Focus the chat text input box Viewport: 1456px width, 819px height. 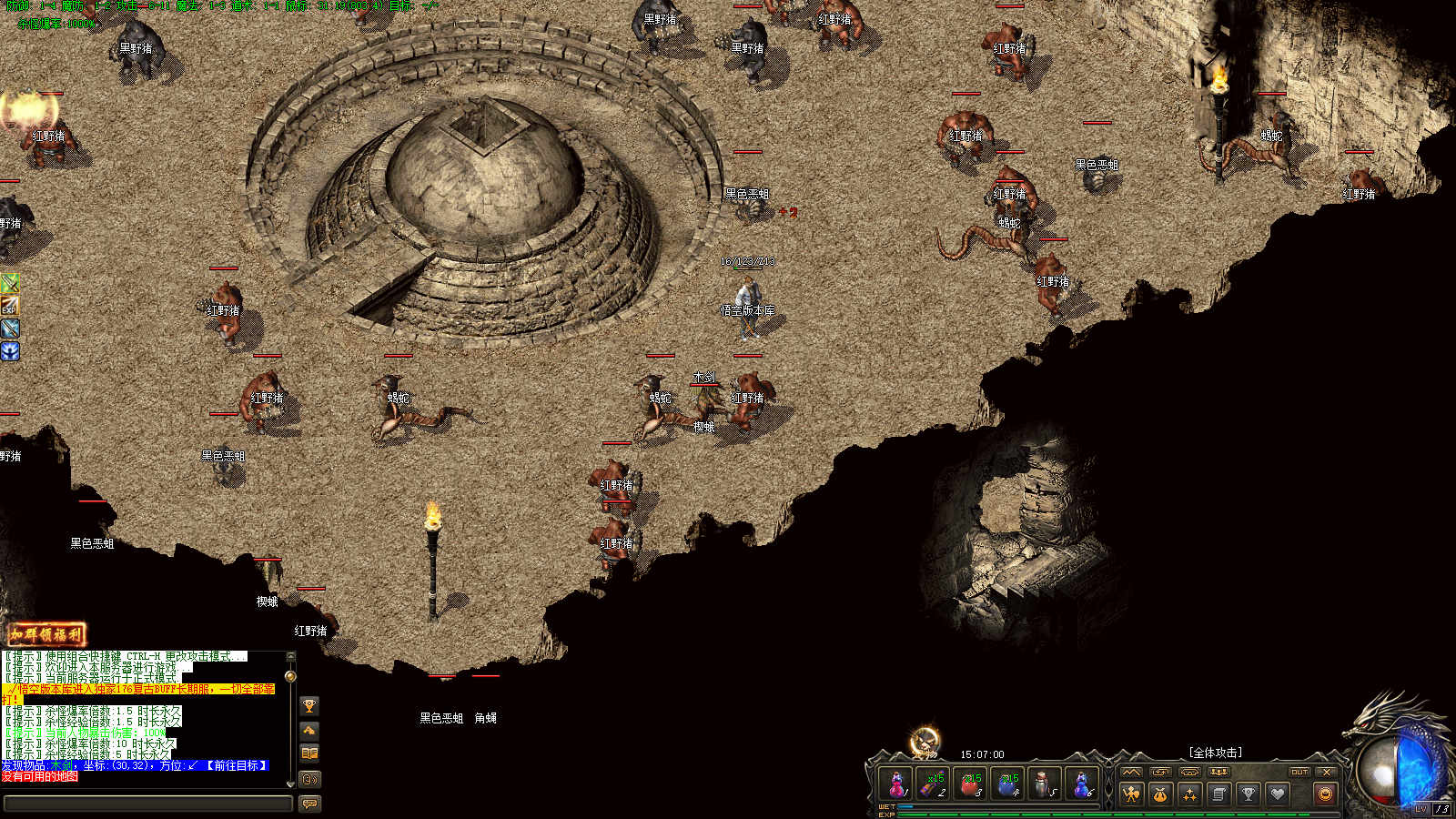(147, 804)
